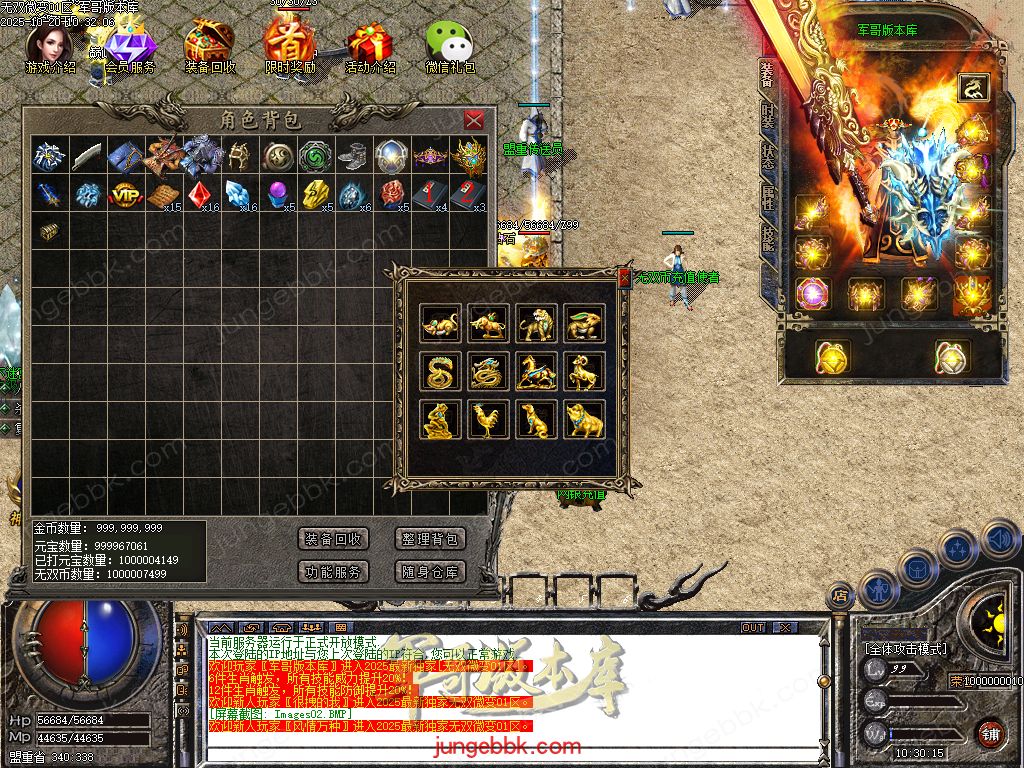Open the 微信礼包 WeChat gift pack

point(449,45)
